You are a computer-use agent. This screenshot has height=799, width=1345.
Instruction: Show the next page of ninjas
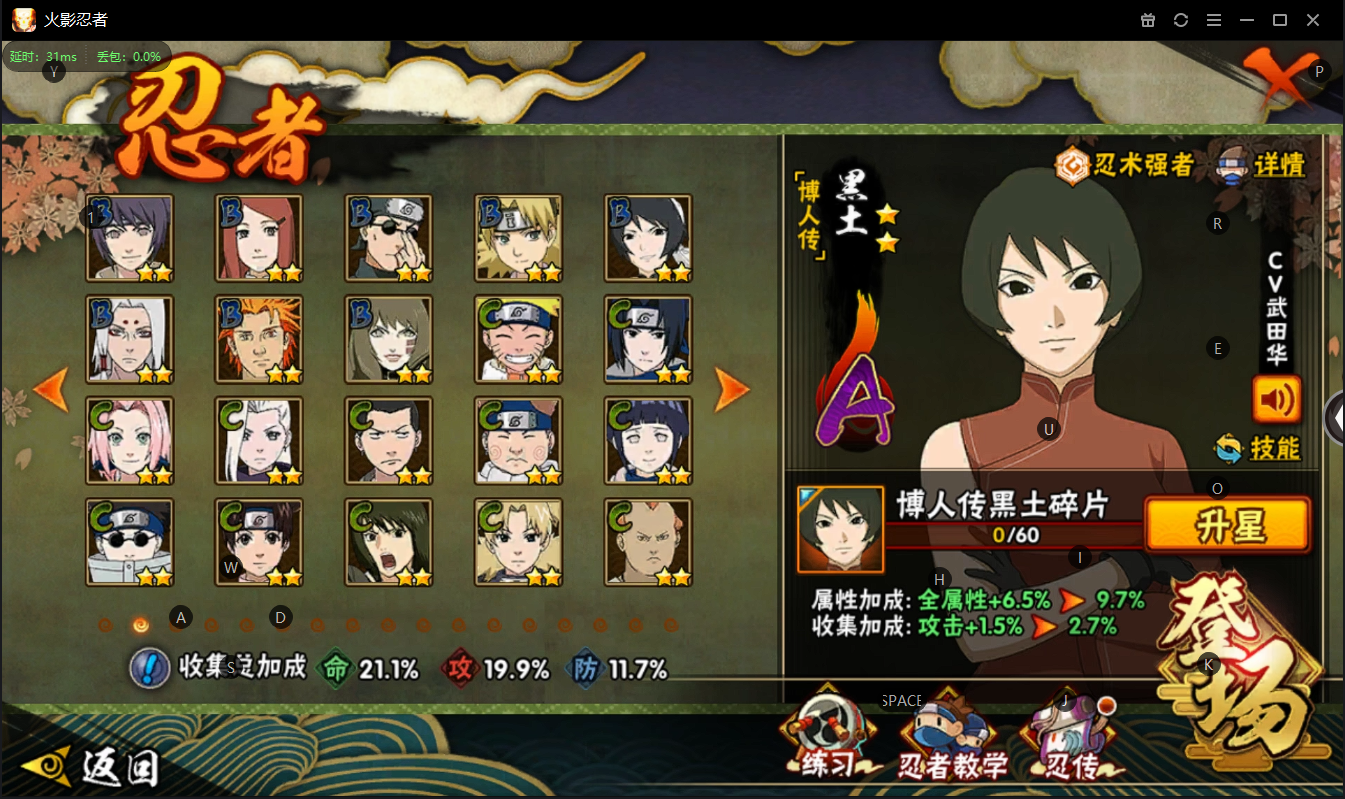(x=731, y=389)
